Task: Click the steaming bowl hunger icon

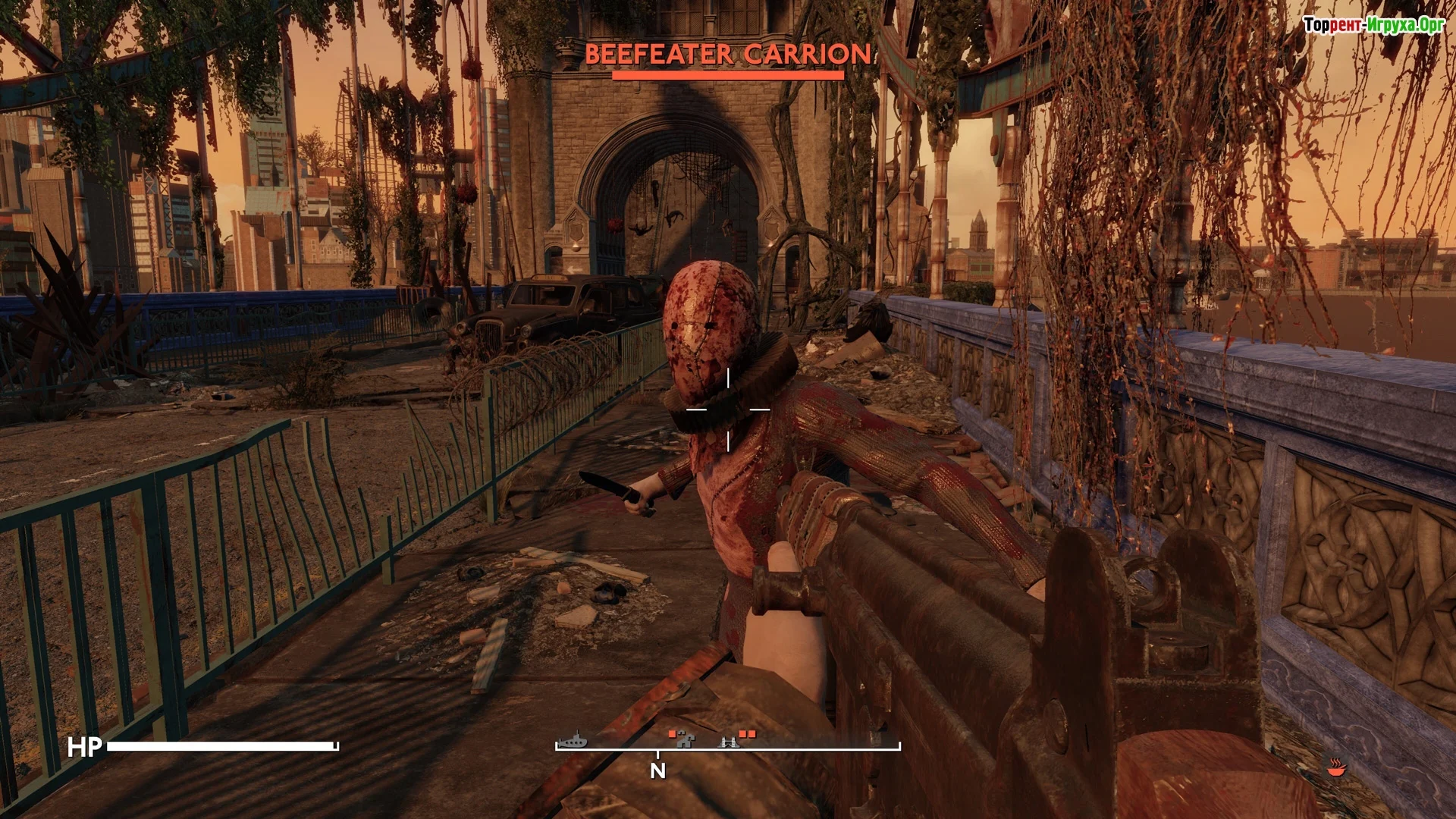Action: click(1335, 768)
